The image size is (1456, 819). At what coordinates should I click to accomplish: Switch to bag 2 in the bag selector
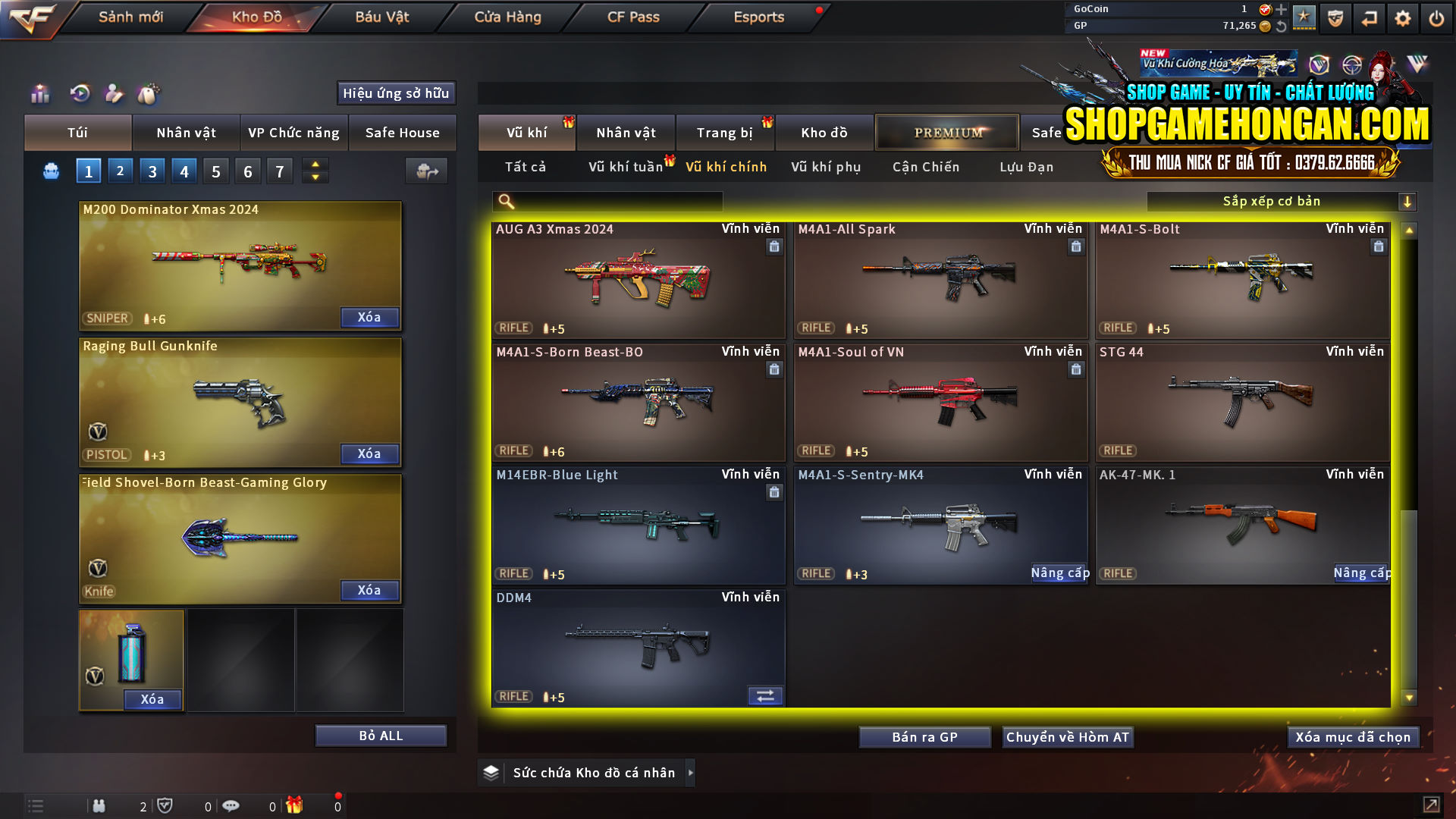120,171
